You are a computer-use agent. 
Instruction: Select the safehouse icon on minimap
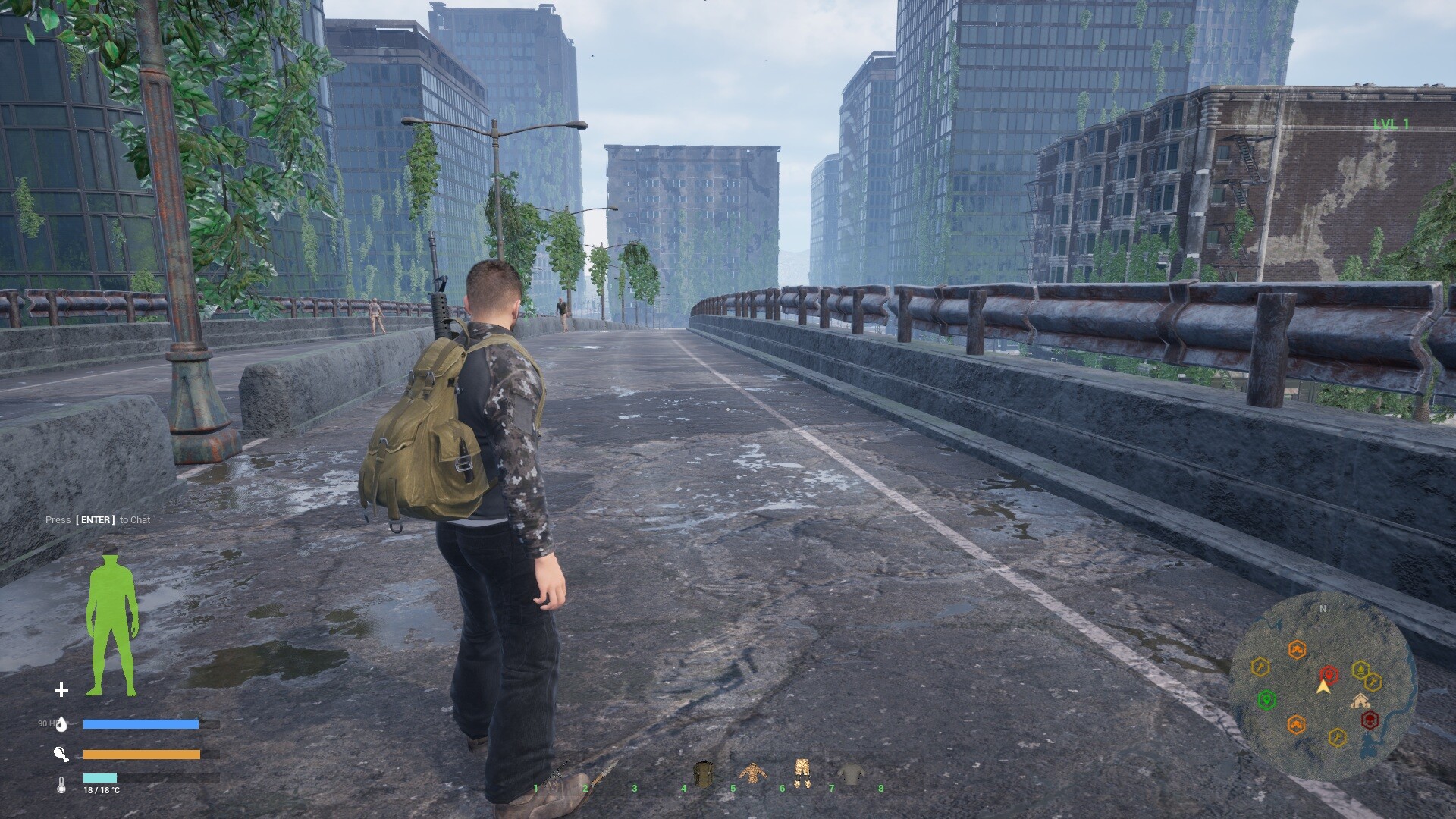point(1360,701)
